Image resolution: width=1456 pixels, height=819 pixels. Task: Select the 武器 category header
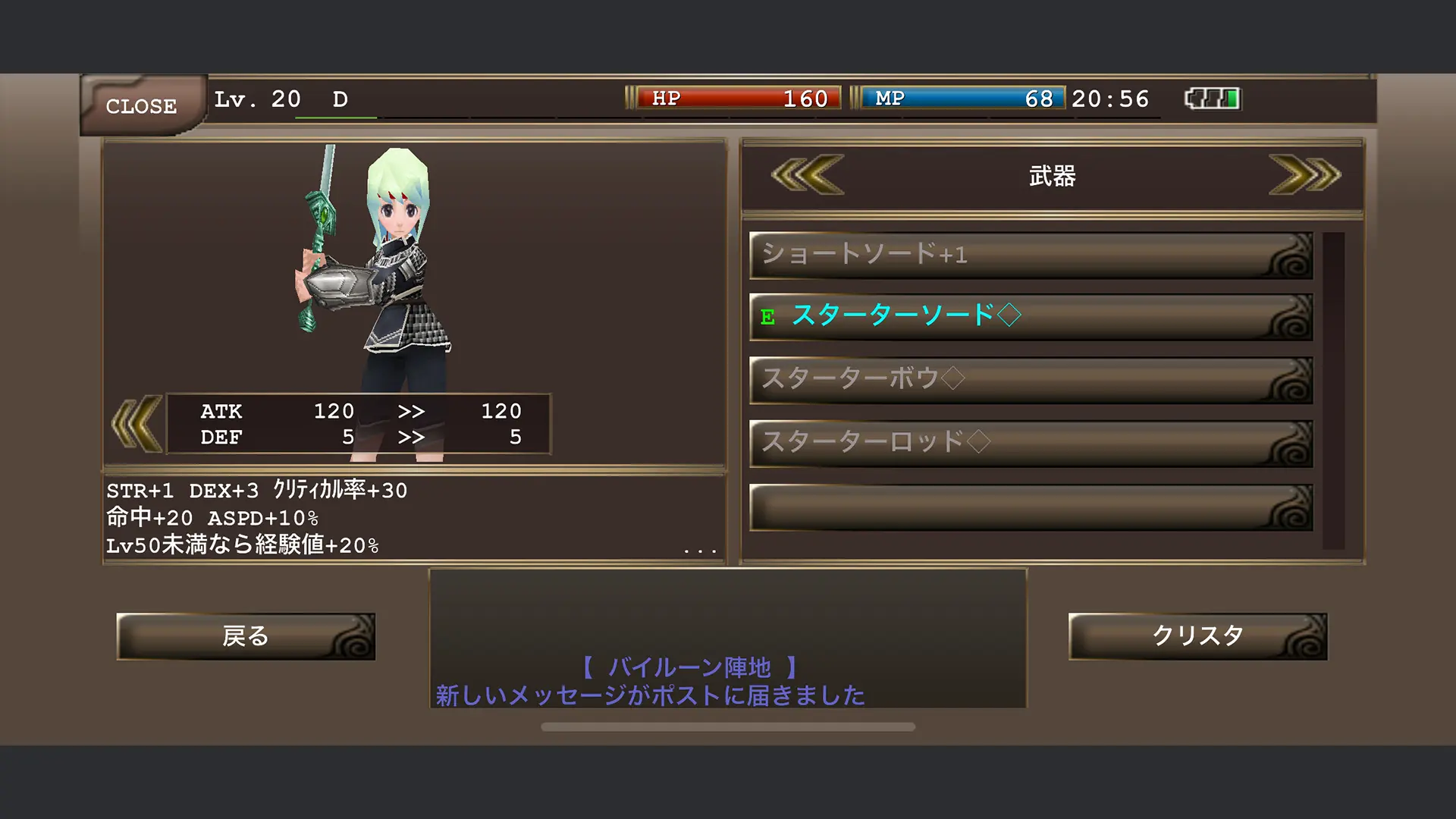click(1053, 175)
